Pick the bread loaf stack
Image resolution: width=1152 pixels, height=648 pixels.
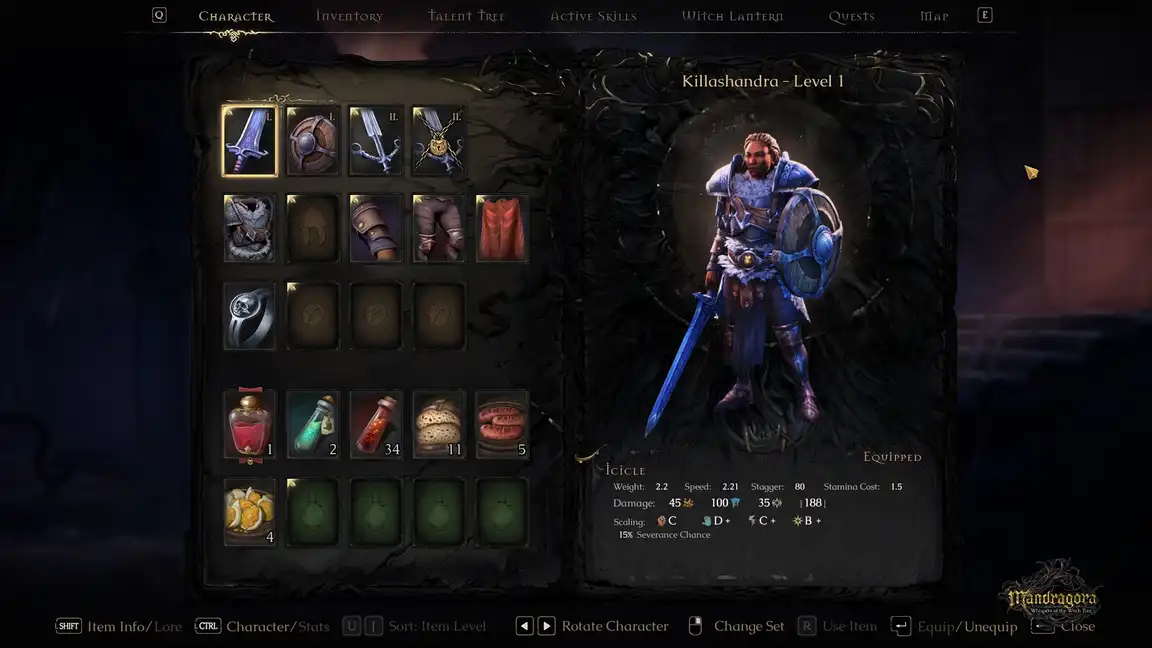pyautogui.click(x=439, y=425)
